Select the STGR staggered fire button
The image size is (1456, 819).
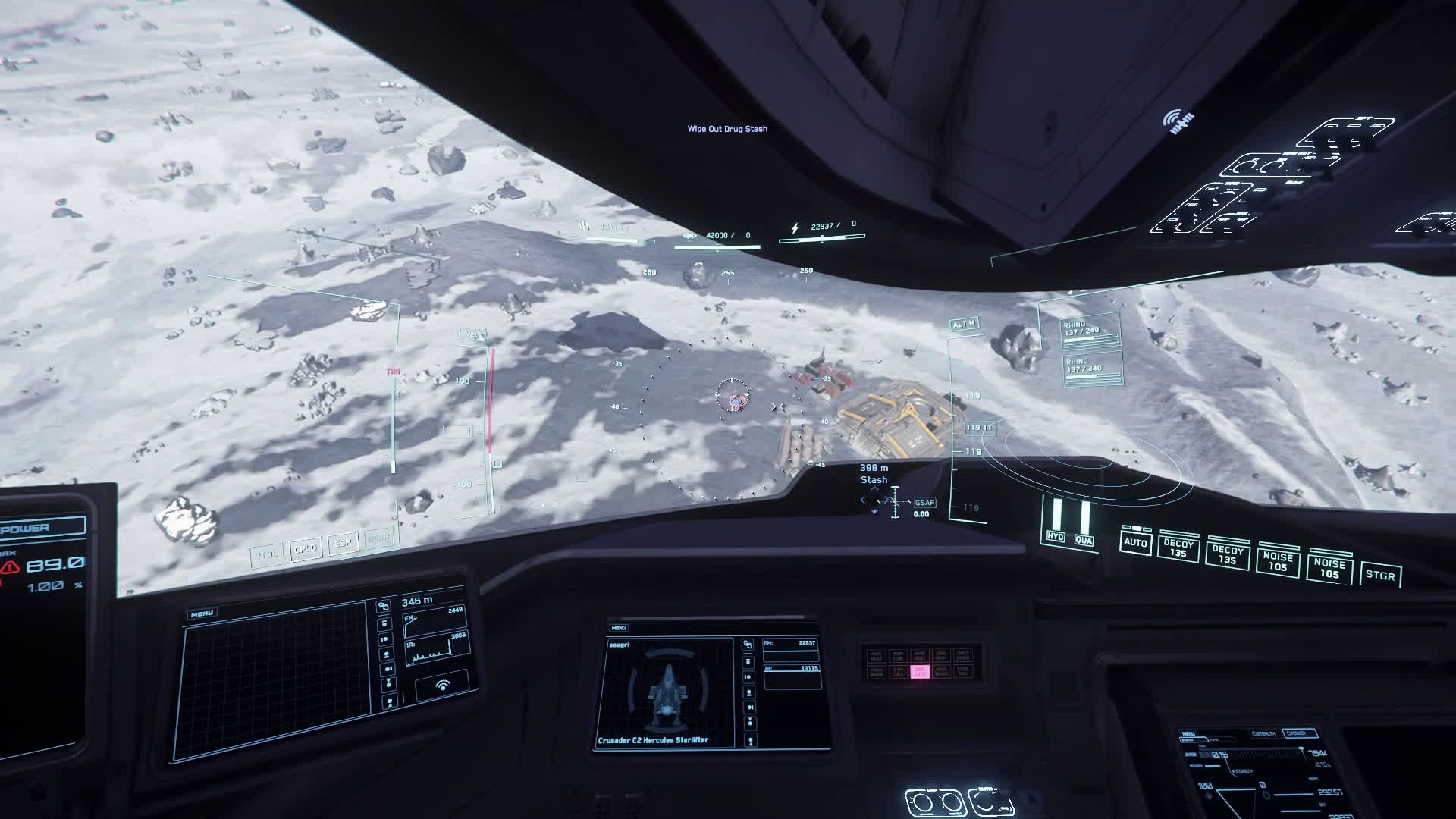[1379, 575]
